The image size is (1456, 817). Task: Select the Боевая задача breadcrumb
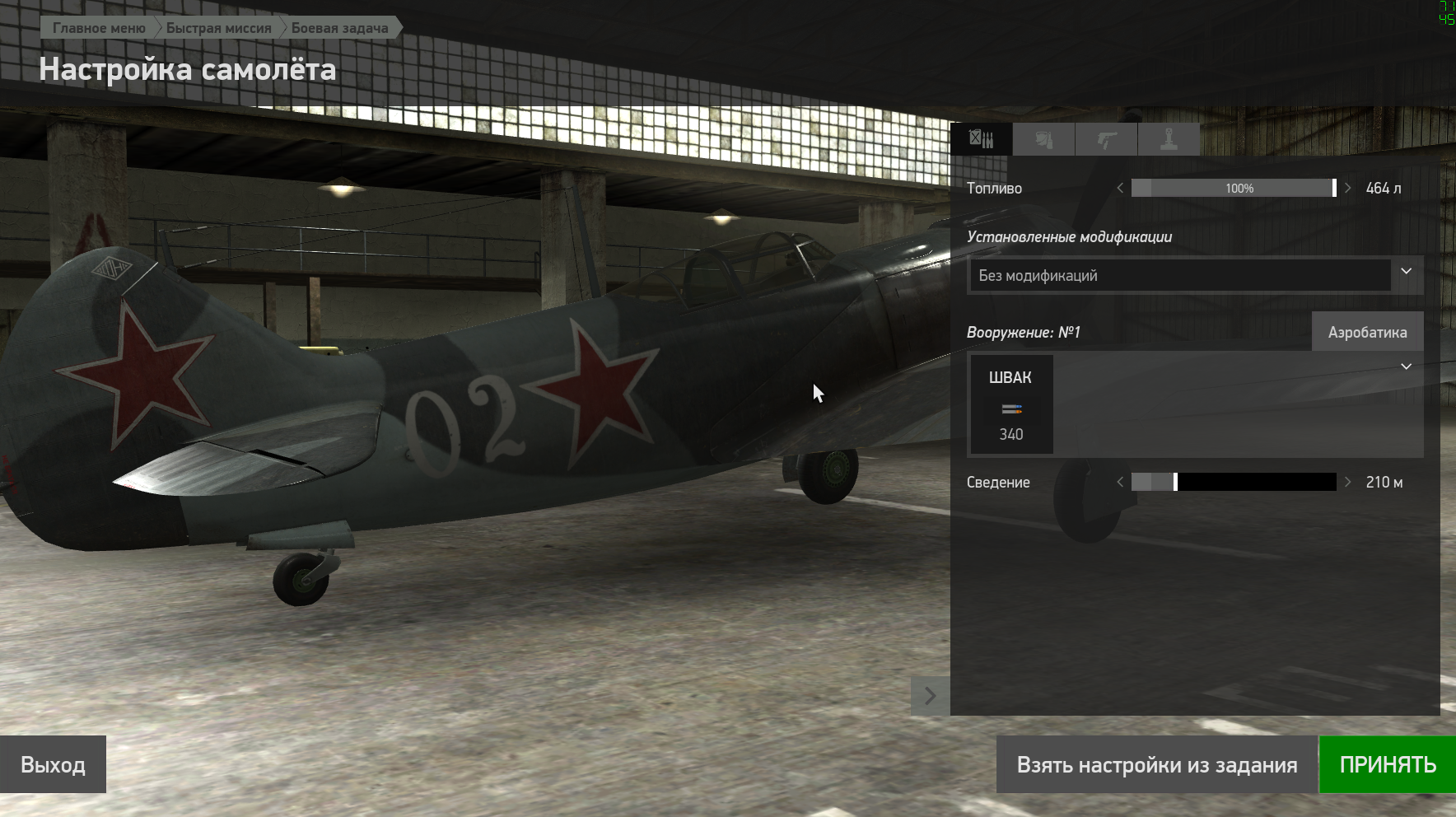pyautogui.click(x=339, y=28)
